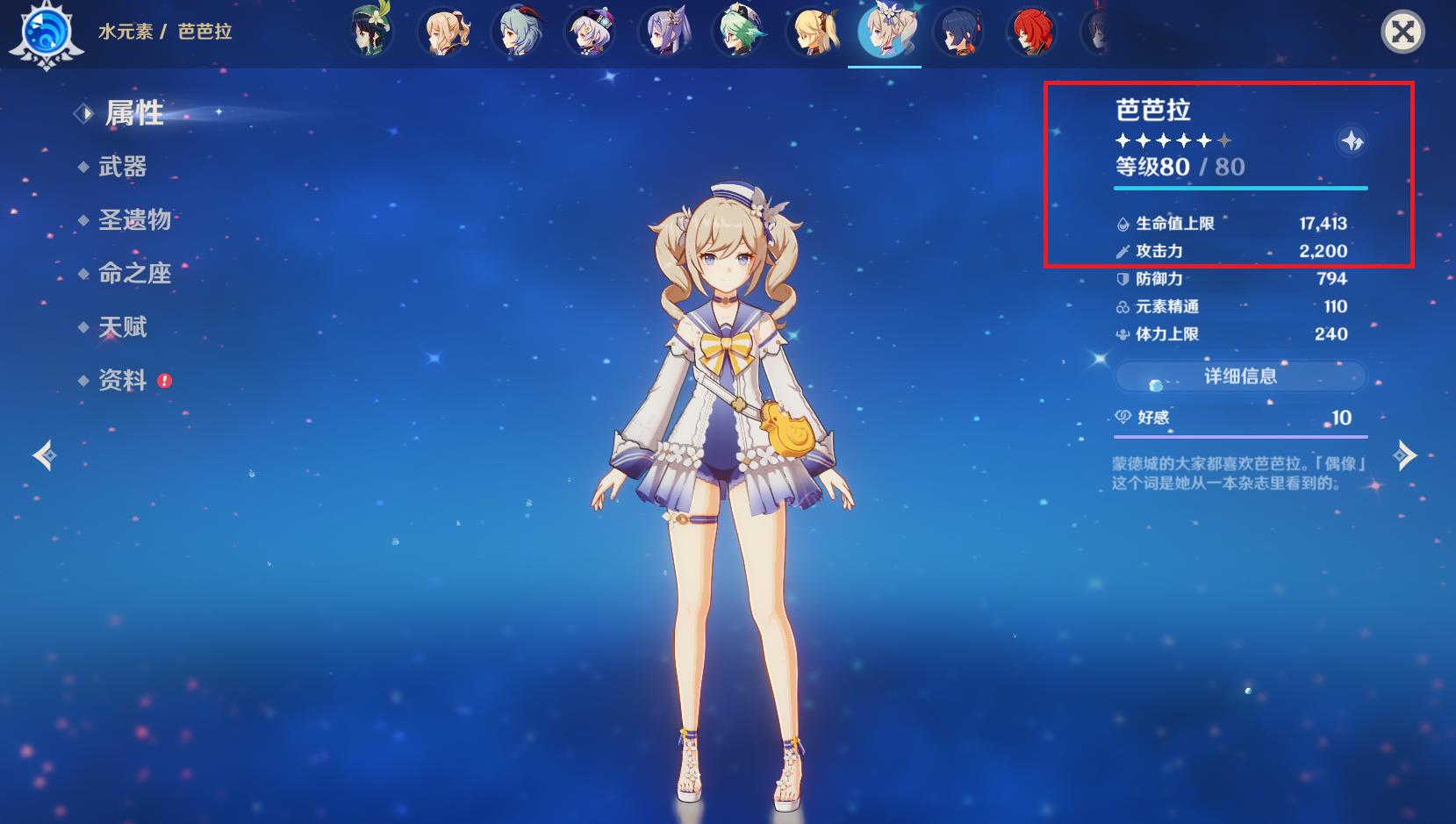Open the 圣遗物 artifacts section

pyautogui.click(x=134, y=219)
